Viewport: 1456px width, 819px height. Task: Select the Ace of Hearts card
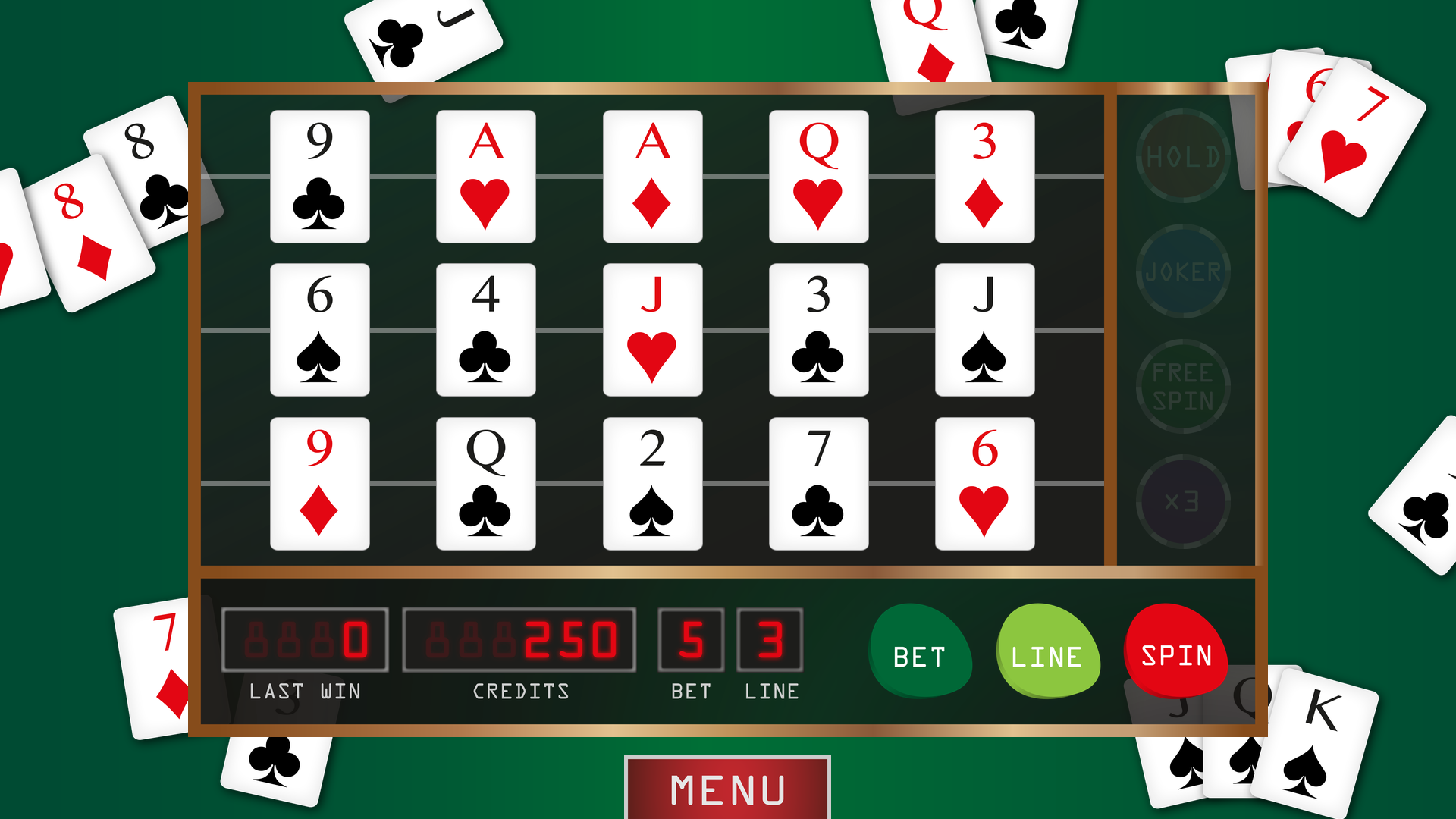tap(486, 176)
